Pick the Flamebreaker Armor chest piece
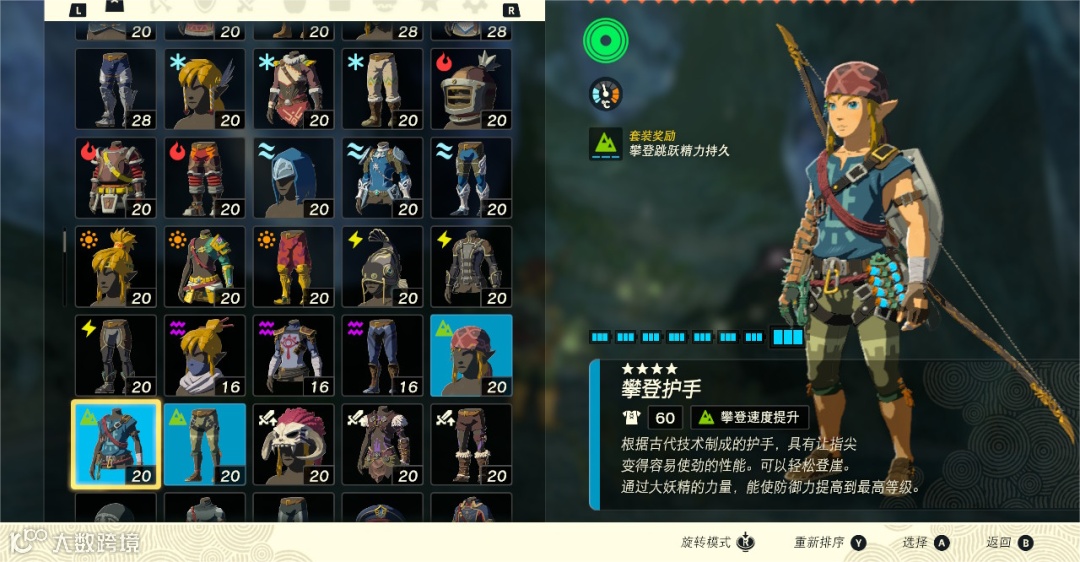This screenshot has width=1080, height=562. pyautogui.click(x=115, y=178)
